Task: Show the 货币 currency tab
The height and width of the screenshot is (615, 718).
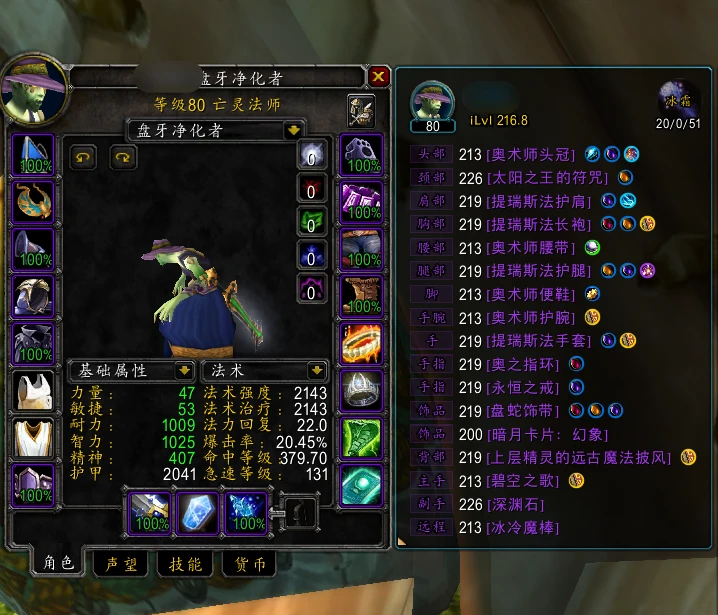Action: (x=250, y=565)
